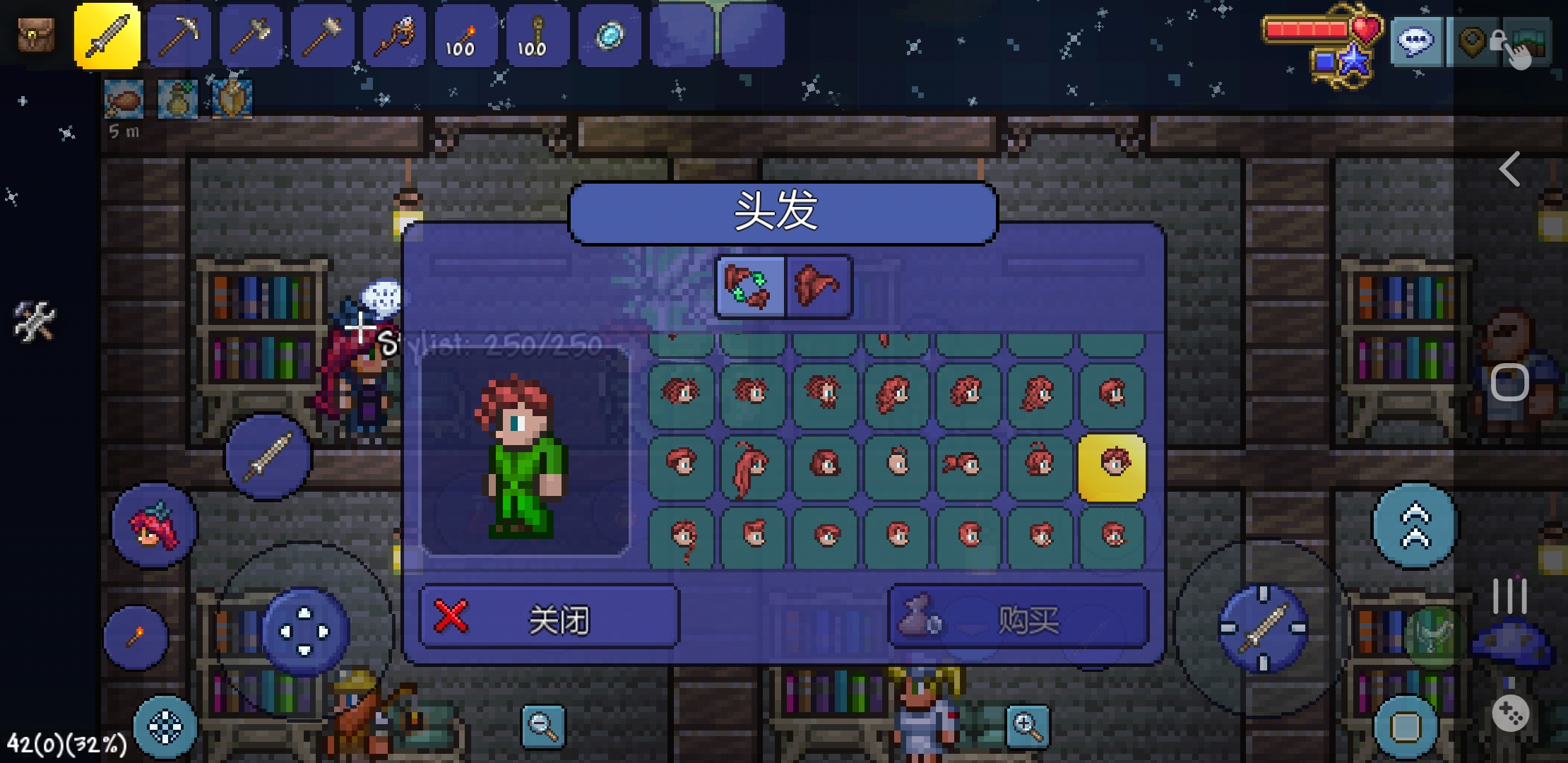Screen dimensions: 1568x763
Task: Tap the quick torch button
Action: (136, 637)
